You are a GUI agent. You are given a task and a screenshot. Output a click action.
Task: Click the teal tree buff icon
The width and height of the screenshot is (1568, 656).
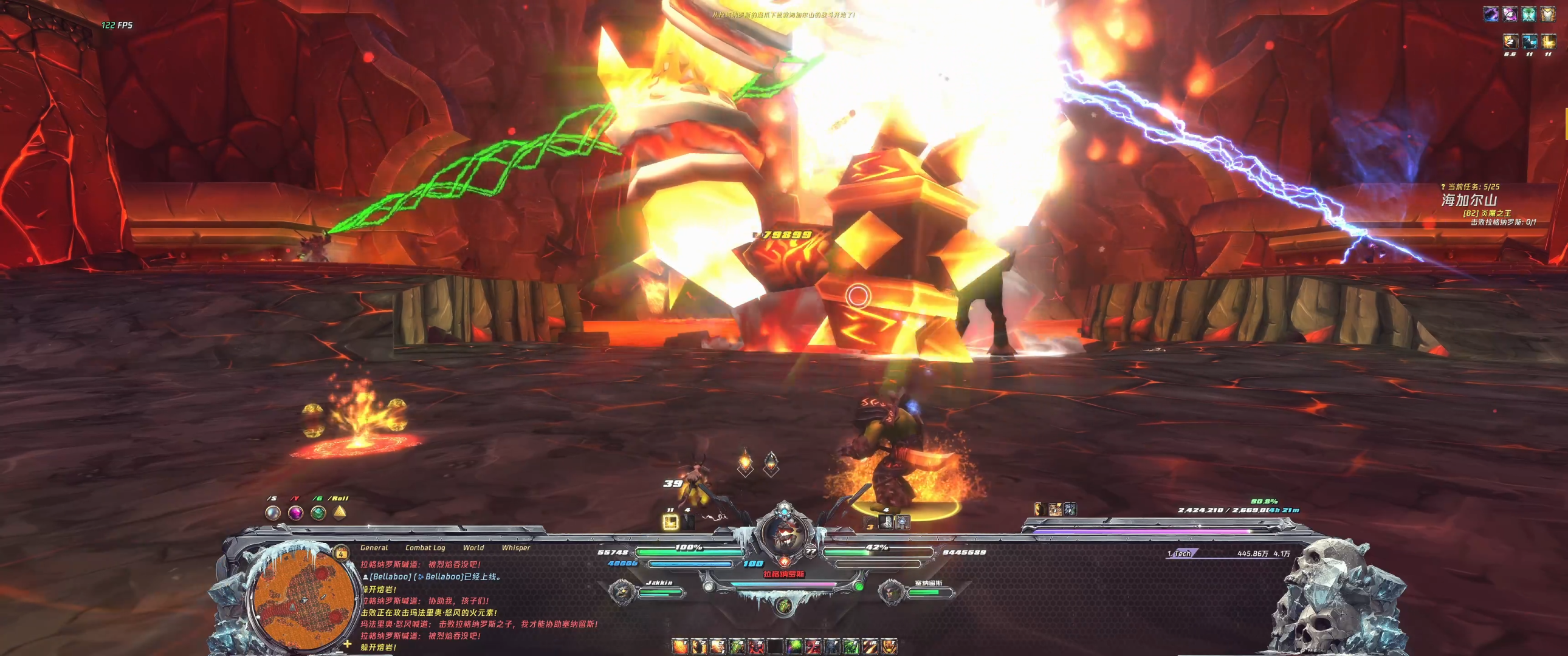[1528, 14]
